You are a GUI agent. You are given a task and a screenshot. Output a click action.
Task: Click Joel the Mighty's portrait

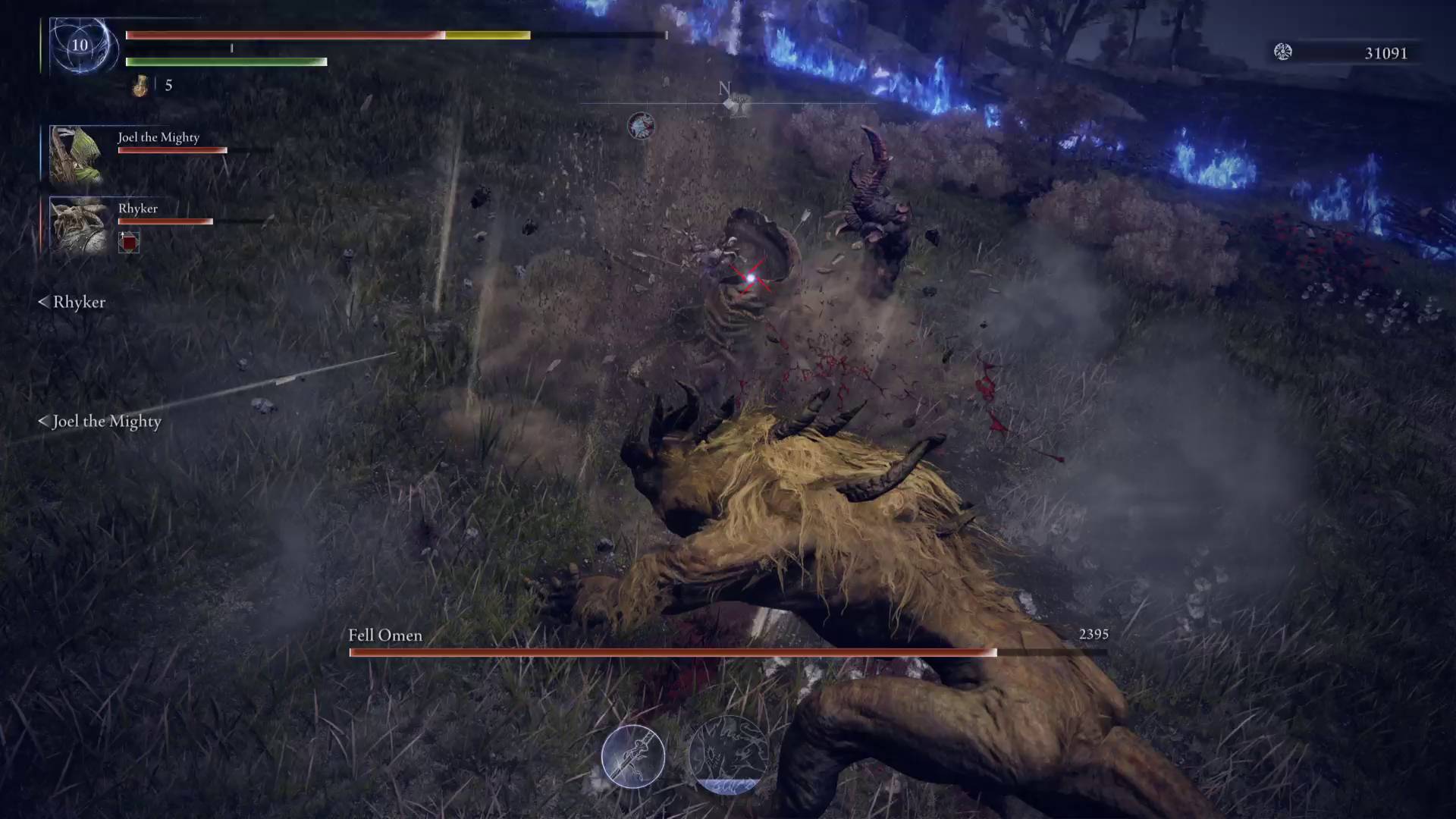tap(76, 154)
